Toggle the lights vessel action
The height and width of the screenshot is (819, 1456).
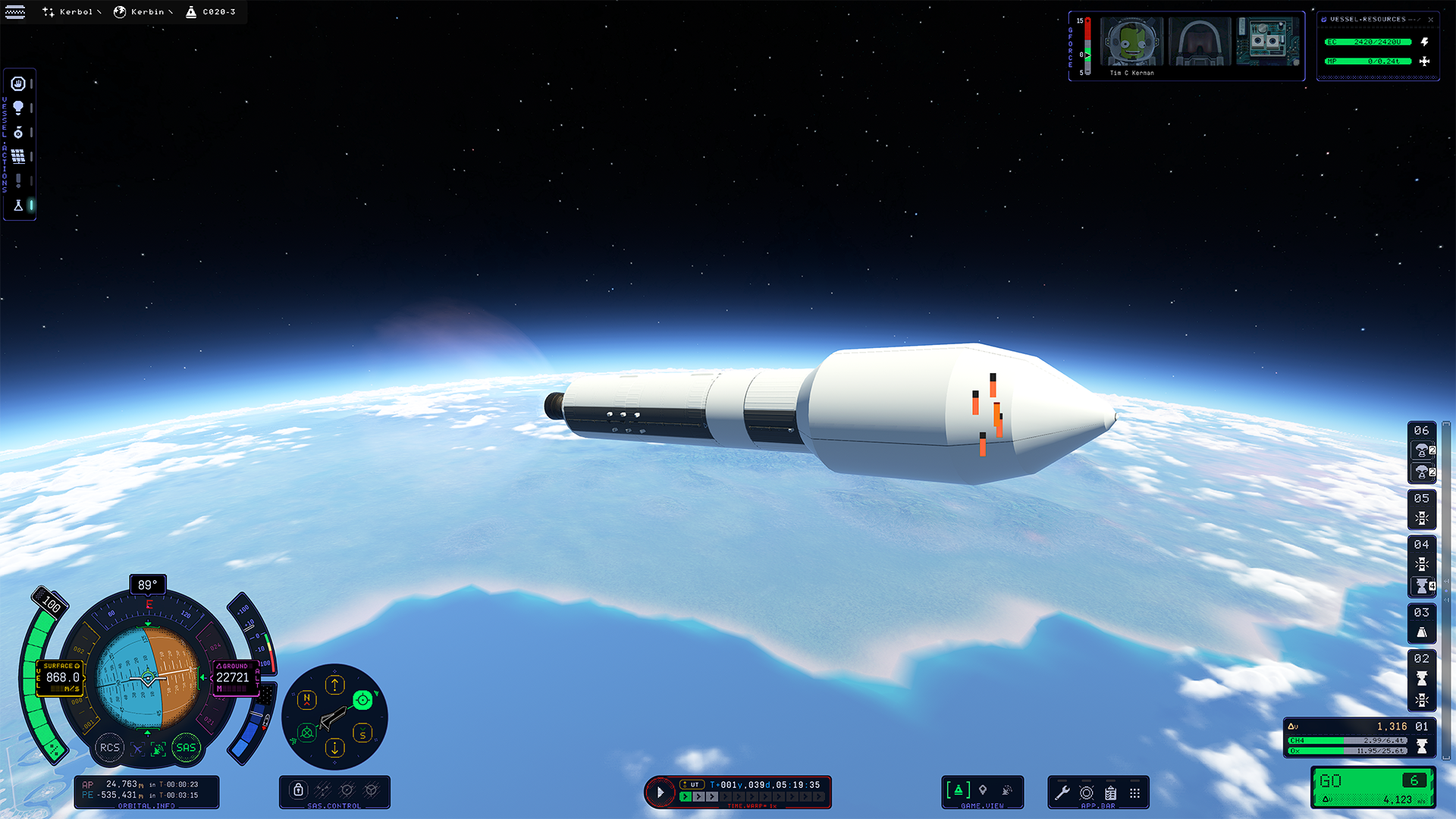click(18, 108)
